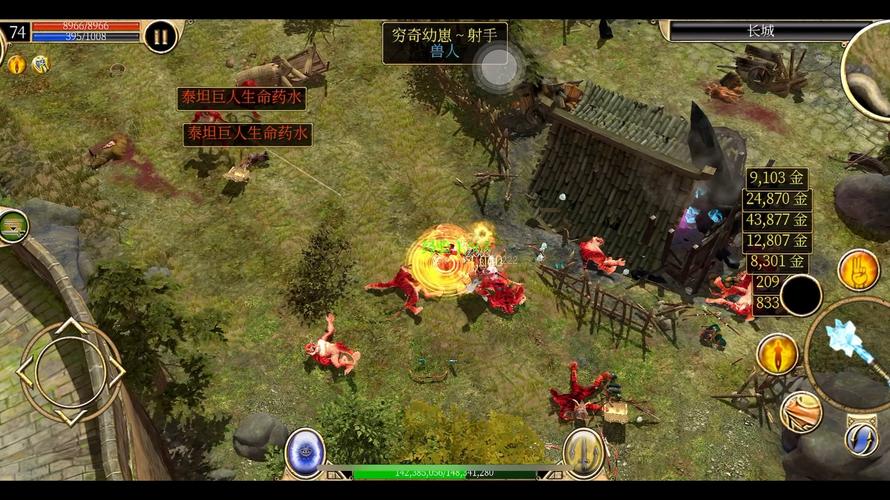Activate the two-finger hand gesture skill
The image size is (890, 500).
click(x=858, y=270)
